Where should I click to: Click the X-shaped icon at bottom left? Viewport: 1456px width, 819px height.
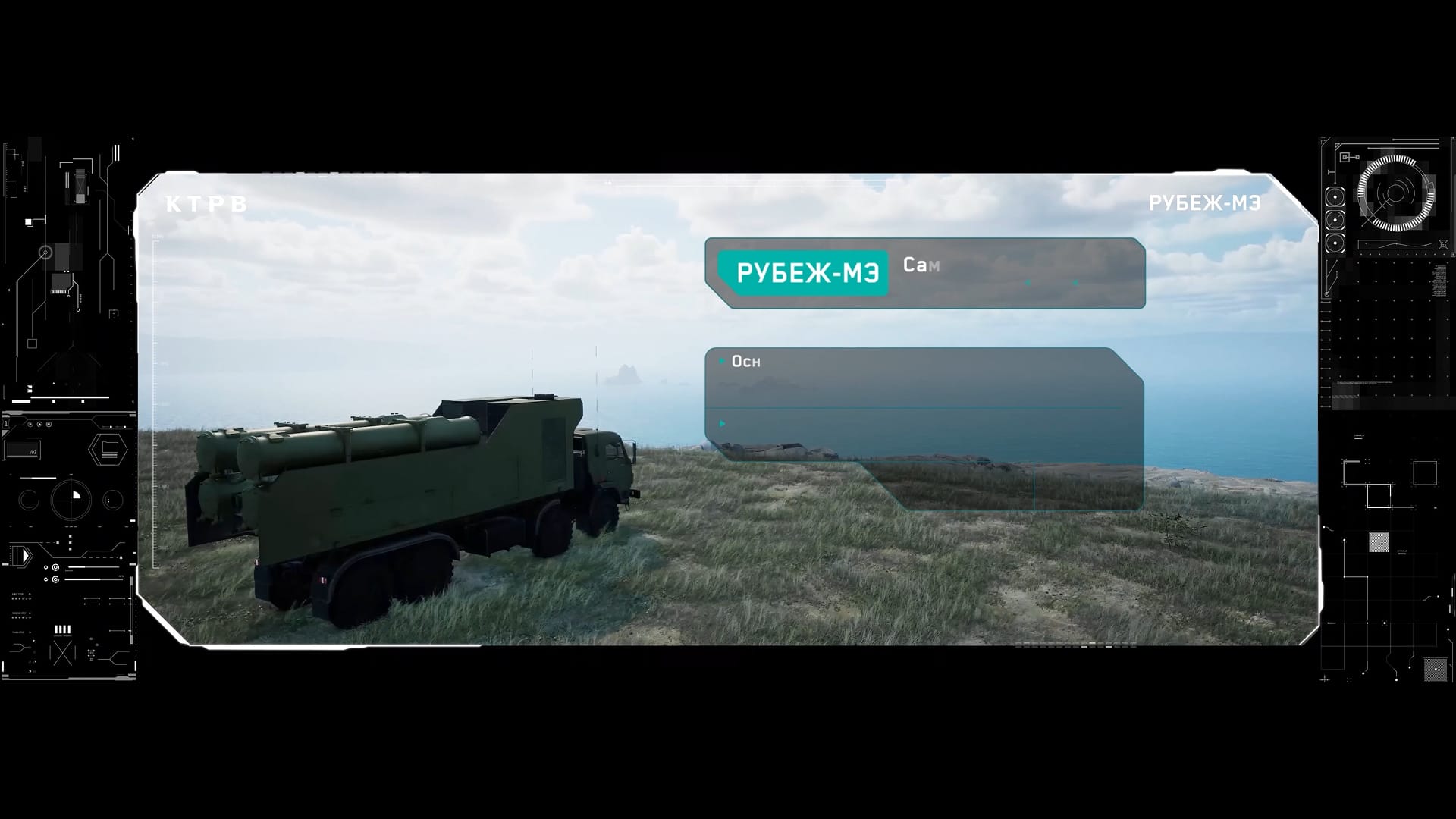tap(62, 654)
